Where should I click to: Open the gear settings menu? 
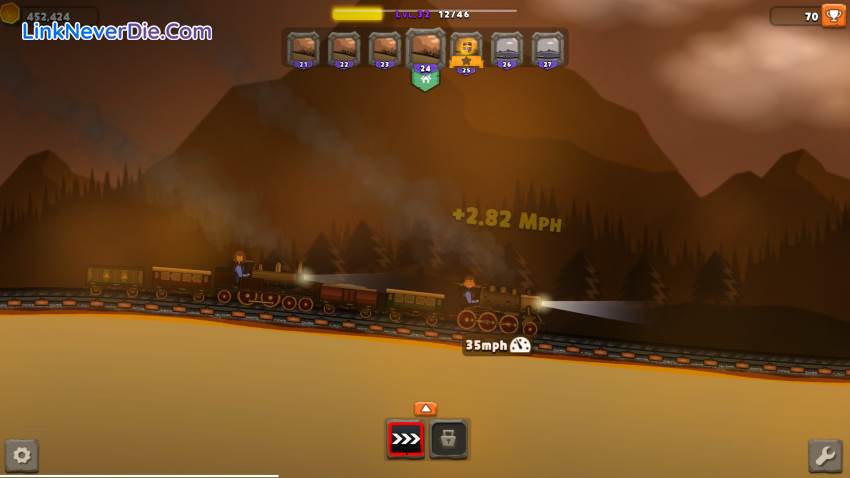click(21, 456)
